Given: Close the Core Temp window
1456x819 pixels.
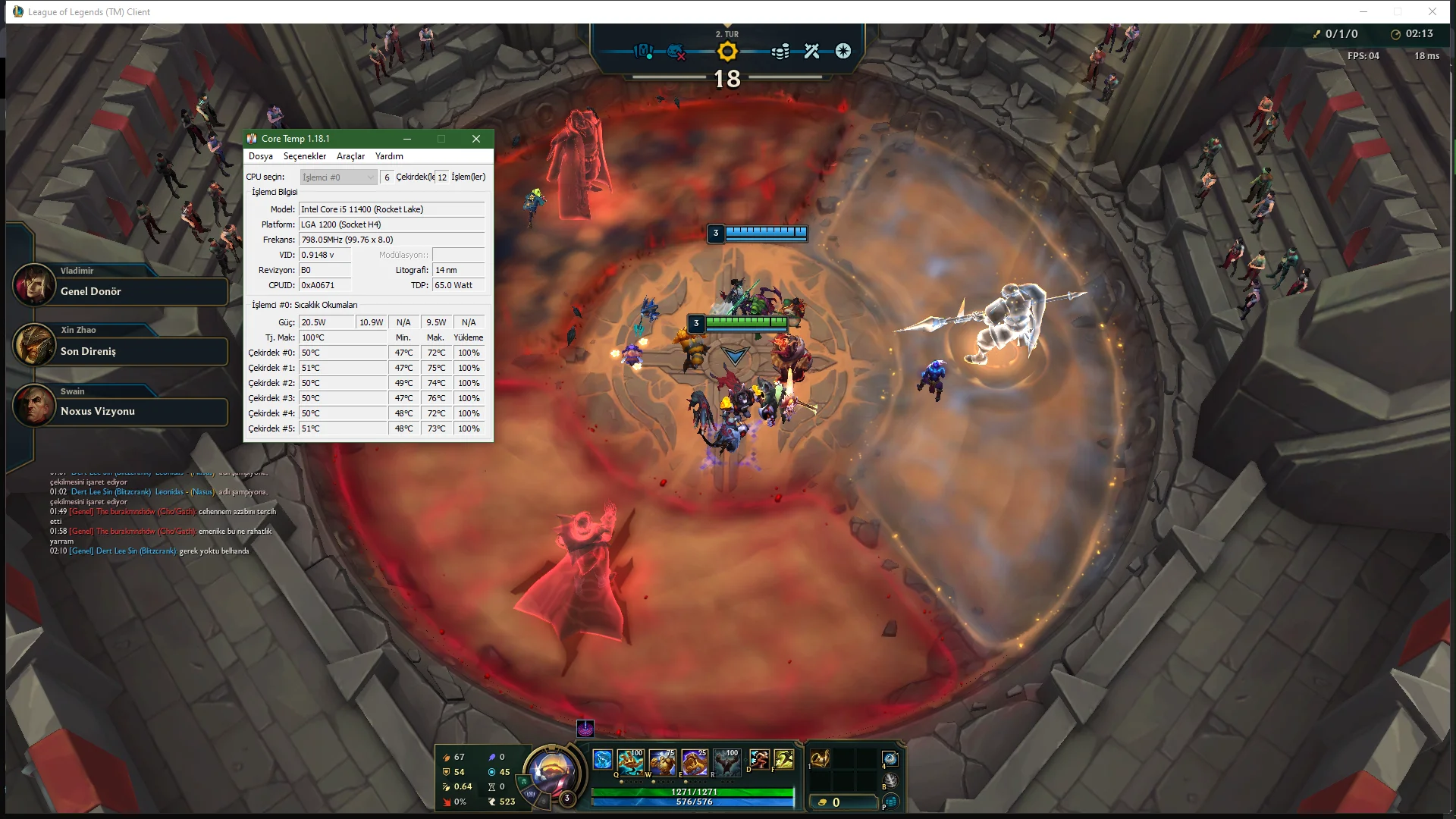Looking at the screenshot, I should click(476, 139).
